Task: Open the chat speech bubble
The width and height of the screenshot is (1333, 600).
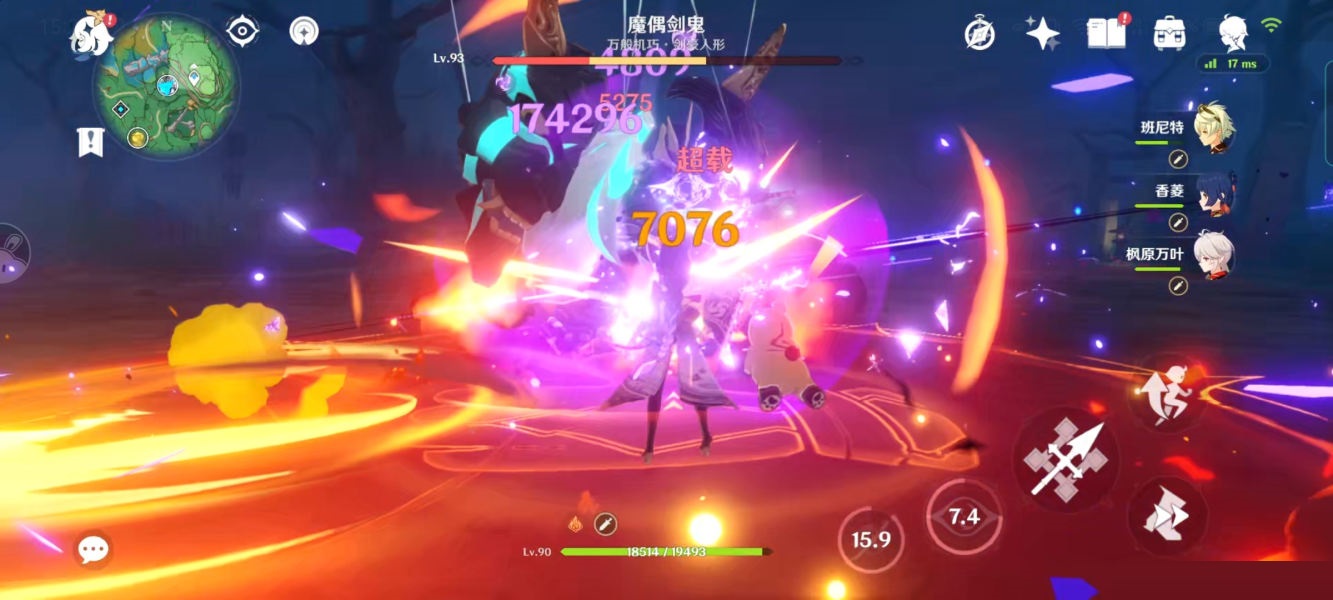Action: coord(93,548)
